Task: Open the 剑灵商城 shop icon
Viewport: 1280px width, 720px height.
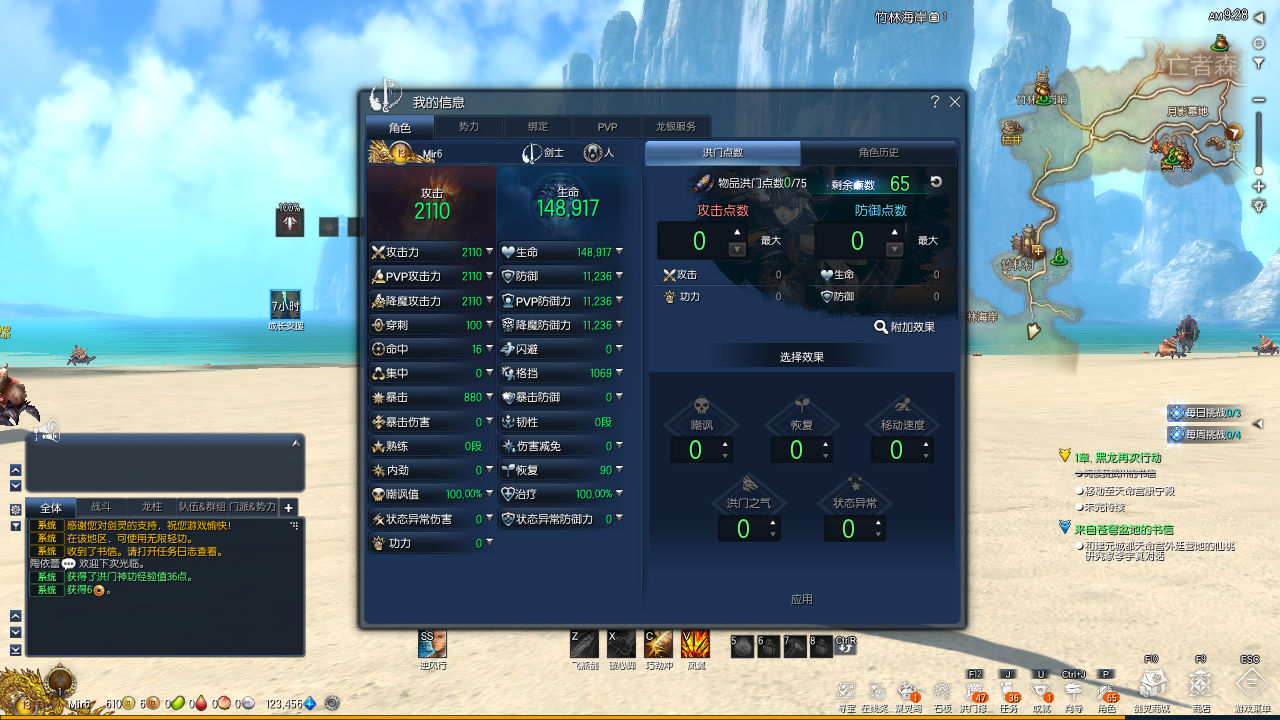Action: coord(1152,684)
